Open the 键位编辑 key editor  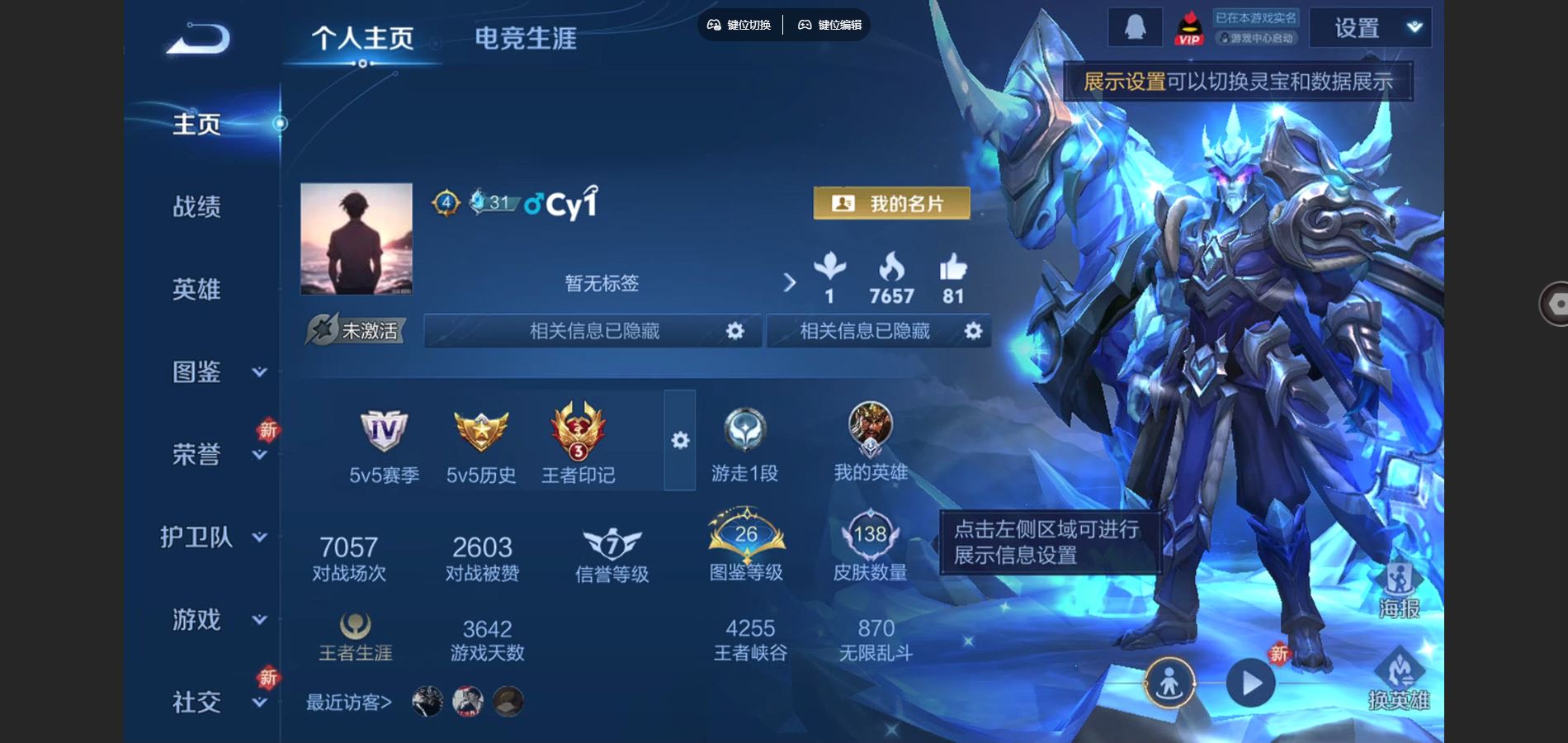coord(830,25)
